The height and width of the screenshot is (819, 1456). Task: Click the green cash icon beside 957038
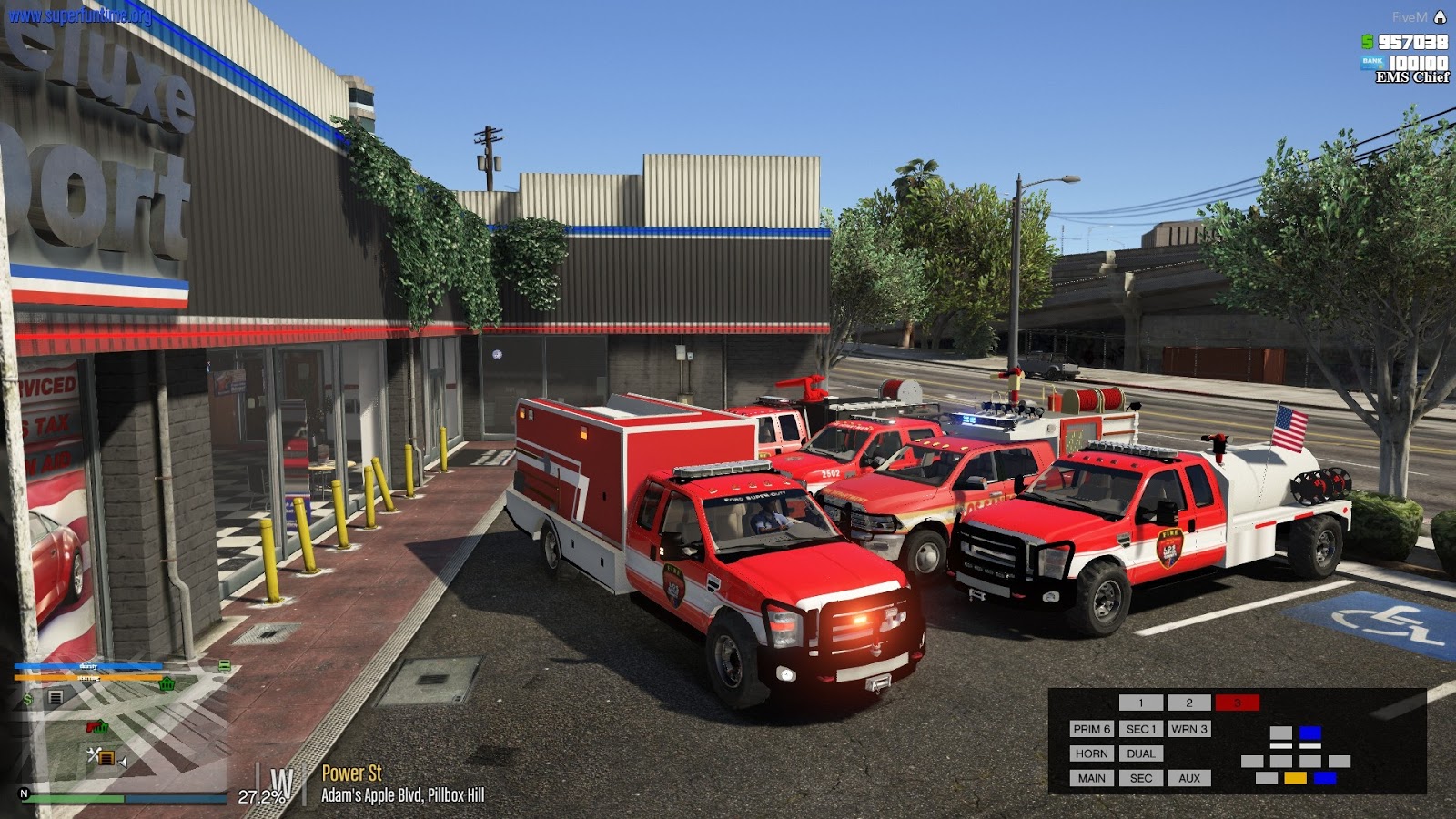click(x=1367, y=40)
